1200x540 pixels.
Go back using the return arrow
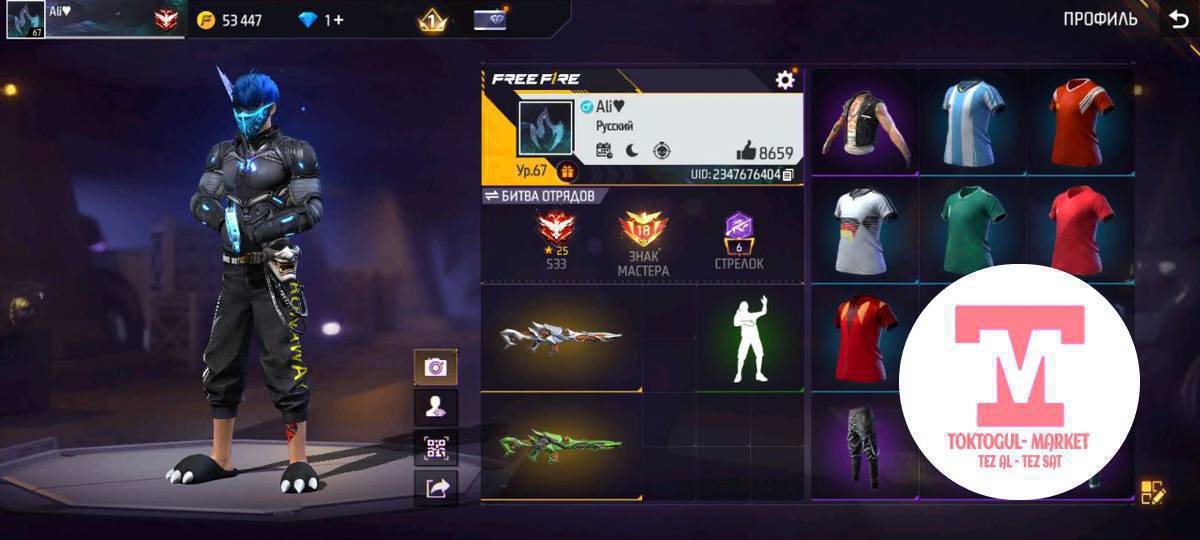pos(1178,19)
